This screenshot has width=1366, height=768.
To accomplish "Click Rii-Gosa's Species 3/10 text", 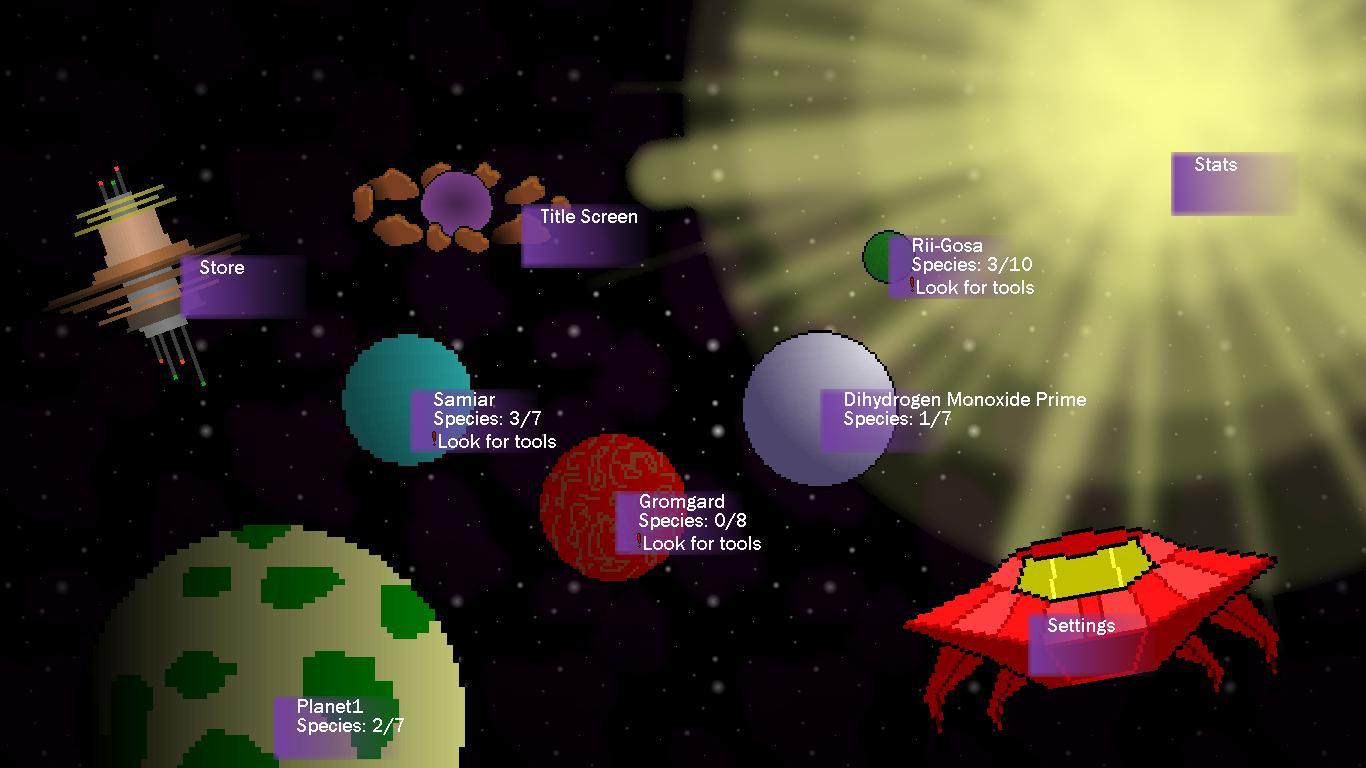I will point(971,265).
